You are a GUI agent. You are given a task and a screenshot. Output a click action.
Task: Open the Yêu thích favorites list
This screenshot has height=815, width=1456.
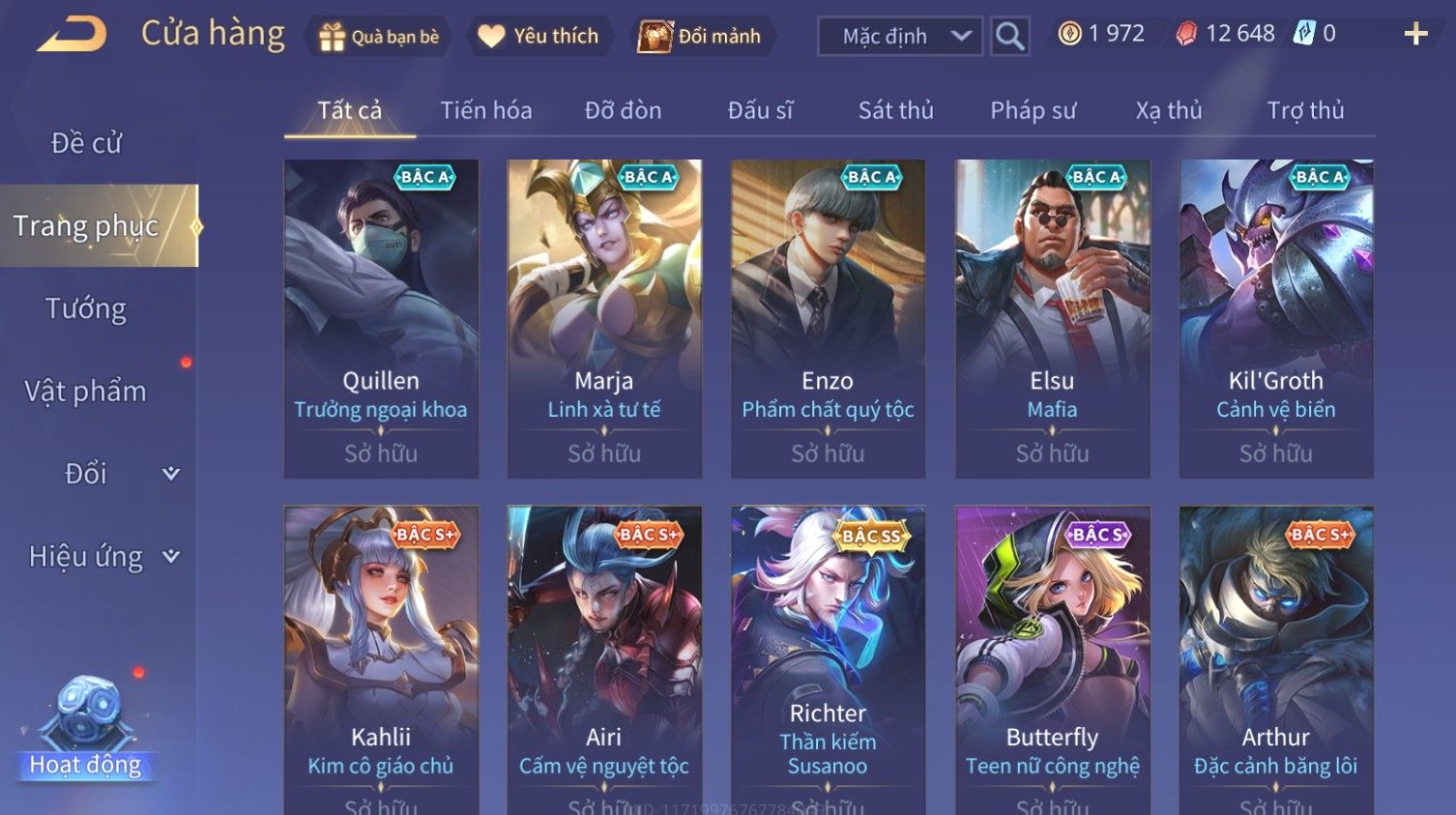pyautogui.click(x=539, y=37)
